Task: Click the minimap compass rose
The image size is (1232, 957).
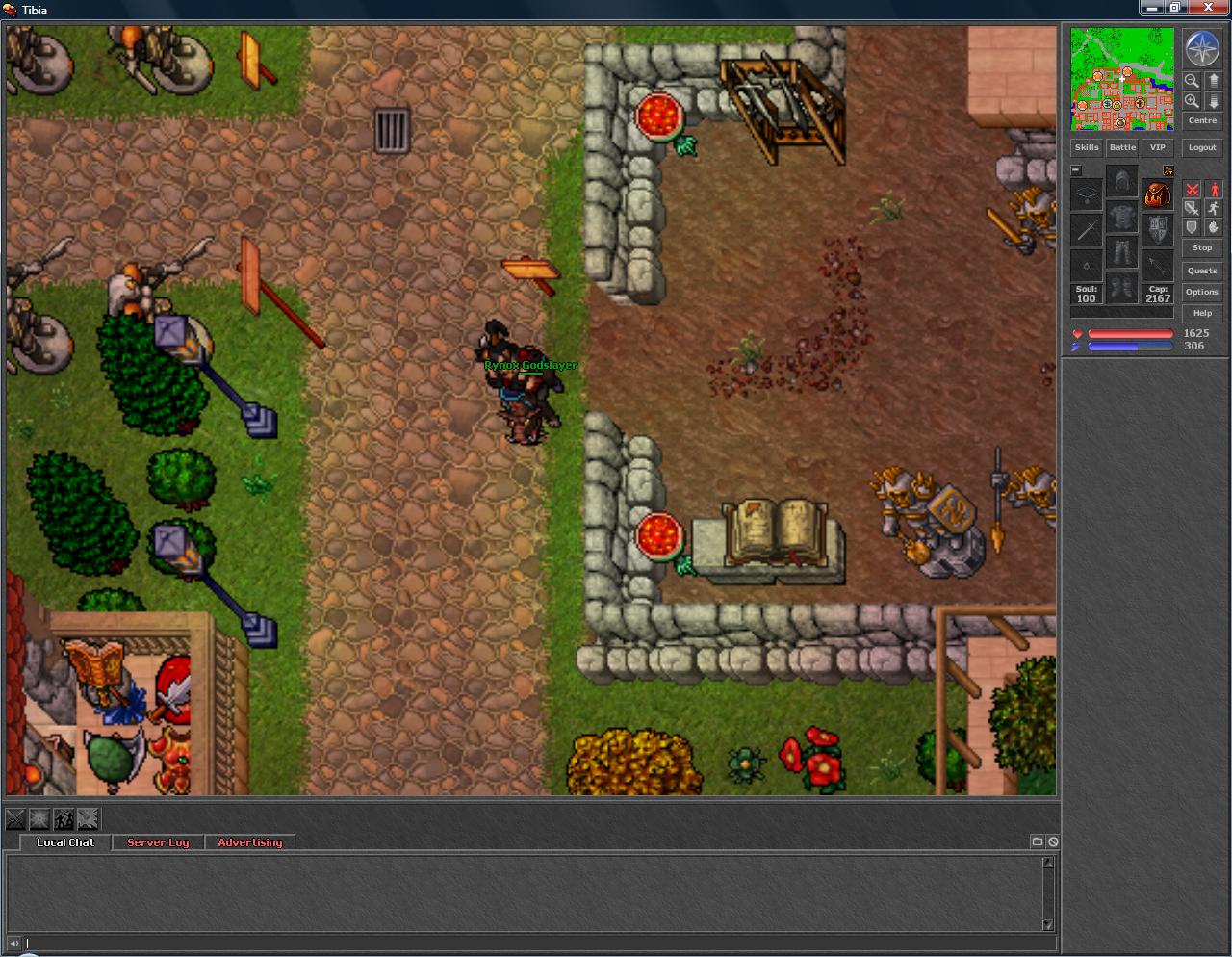Action: click(x=1202, y=48)
